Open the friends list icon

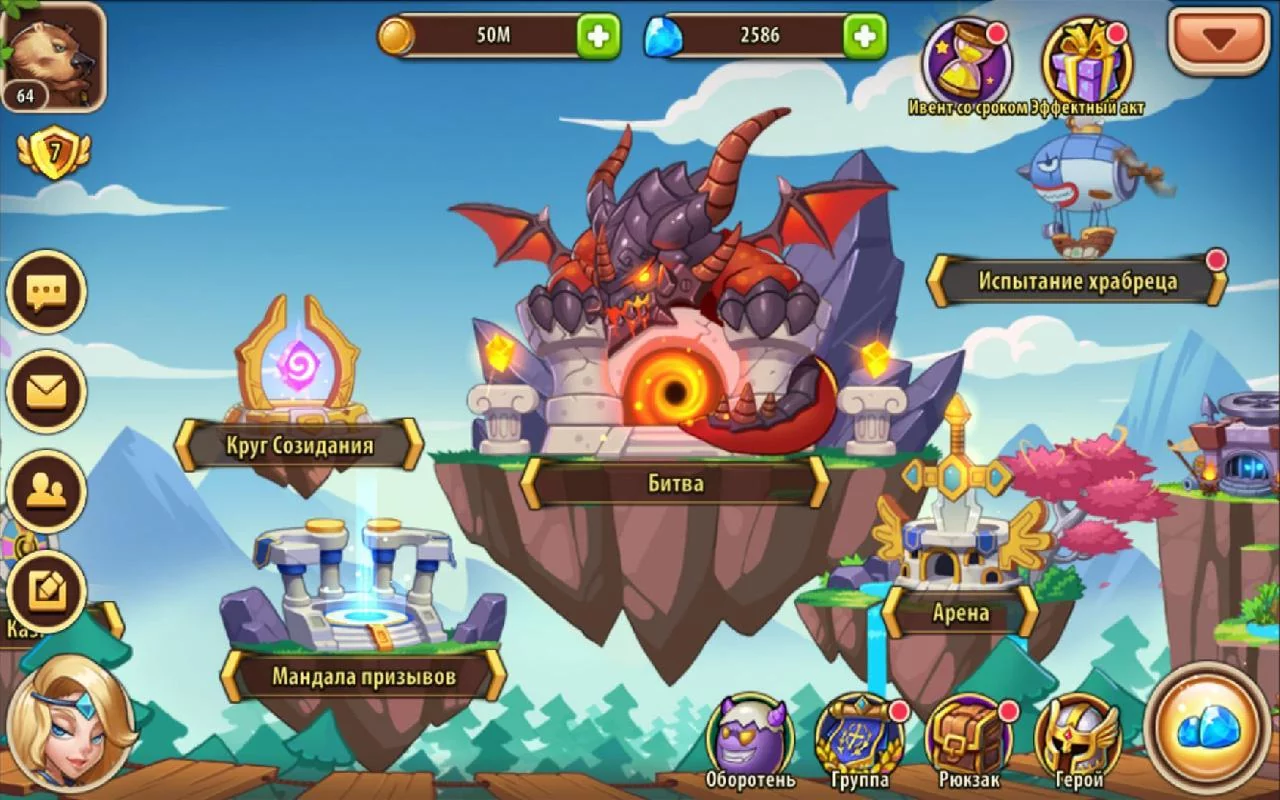point(46,490)
